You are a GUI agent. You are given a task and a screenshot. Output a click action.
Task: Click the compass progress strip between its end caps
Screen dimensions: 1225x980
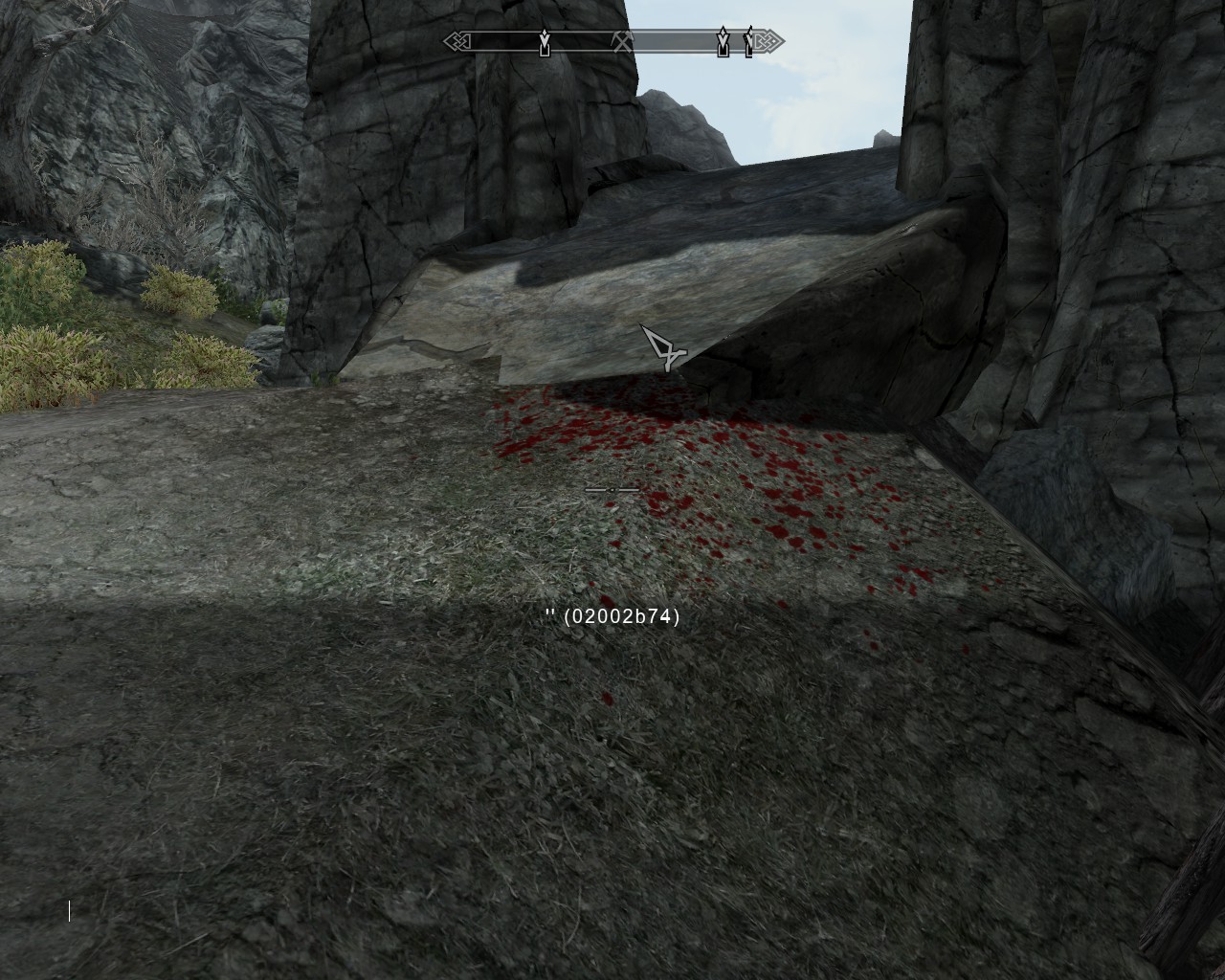[x=612, y=41]
